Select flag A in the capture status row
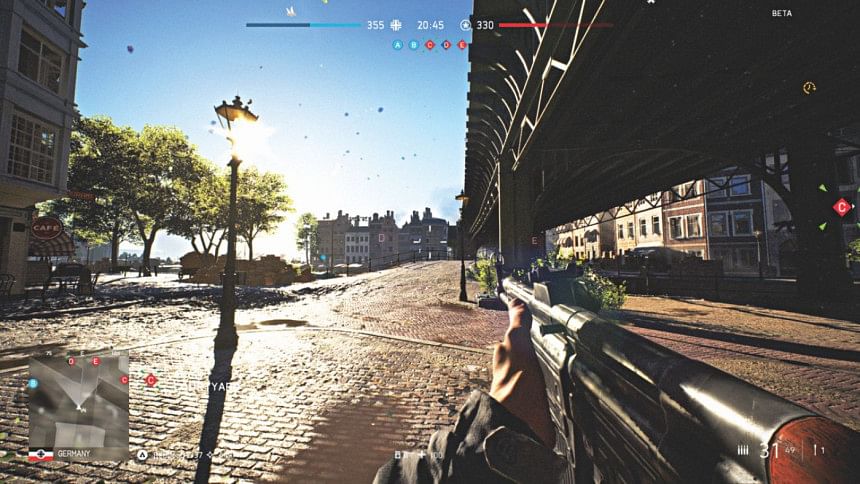This screenshot has width=860, height=484. click(x=398, y=45)
